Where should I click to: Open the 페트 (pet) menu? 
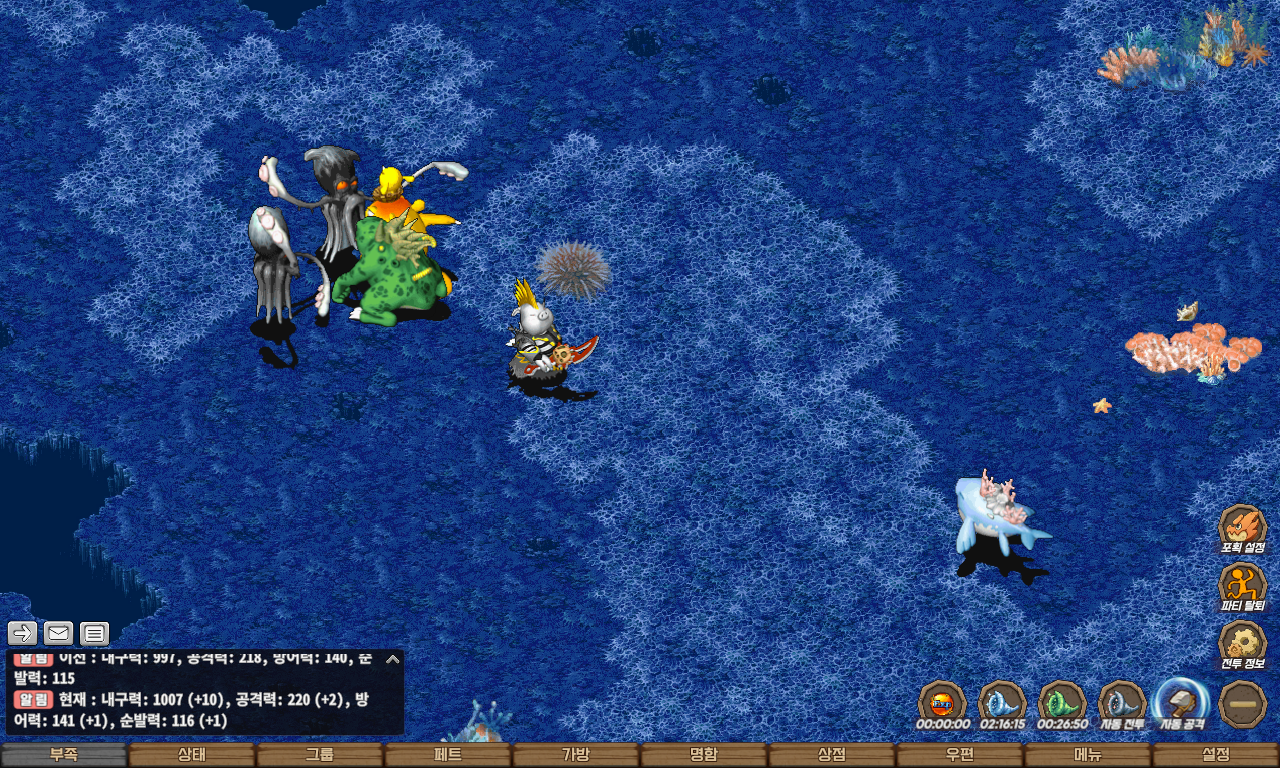tap(448, 755)
